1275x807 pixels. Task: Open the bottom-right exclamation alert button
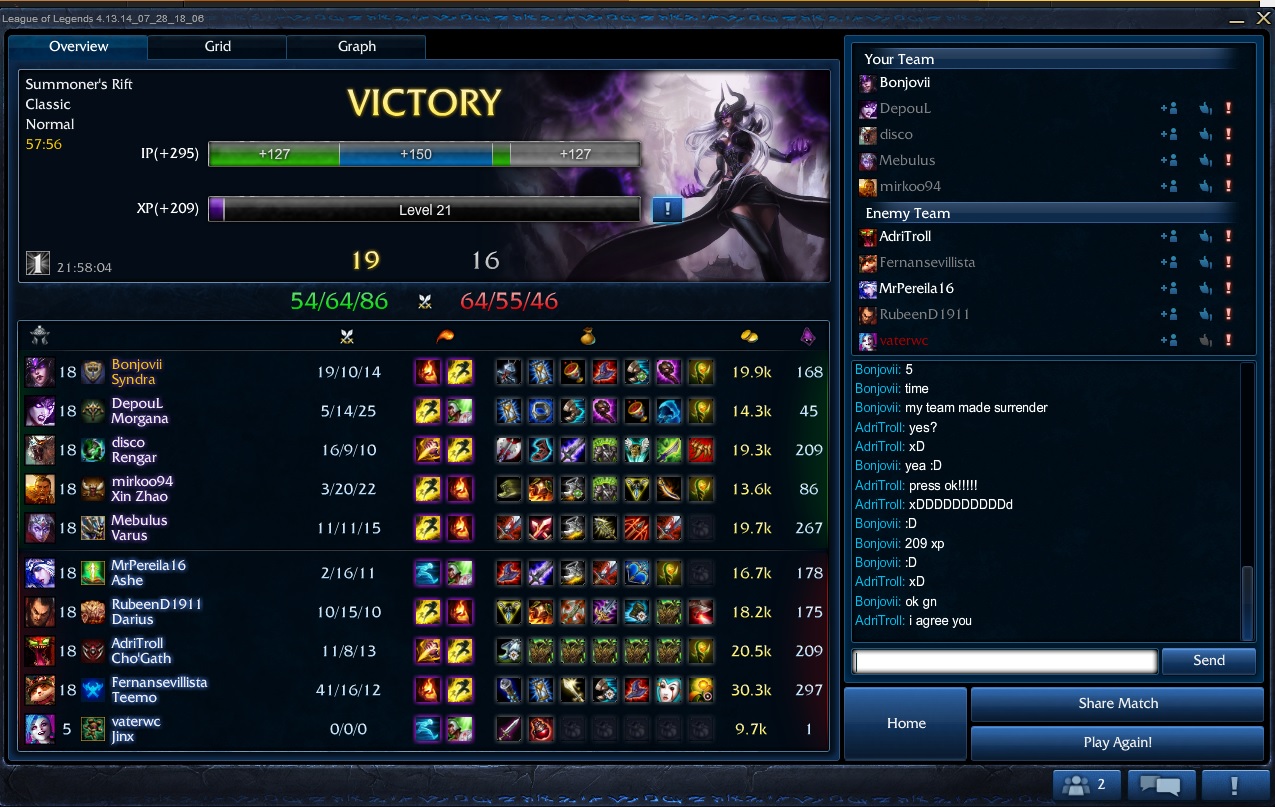(1235, 785)
